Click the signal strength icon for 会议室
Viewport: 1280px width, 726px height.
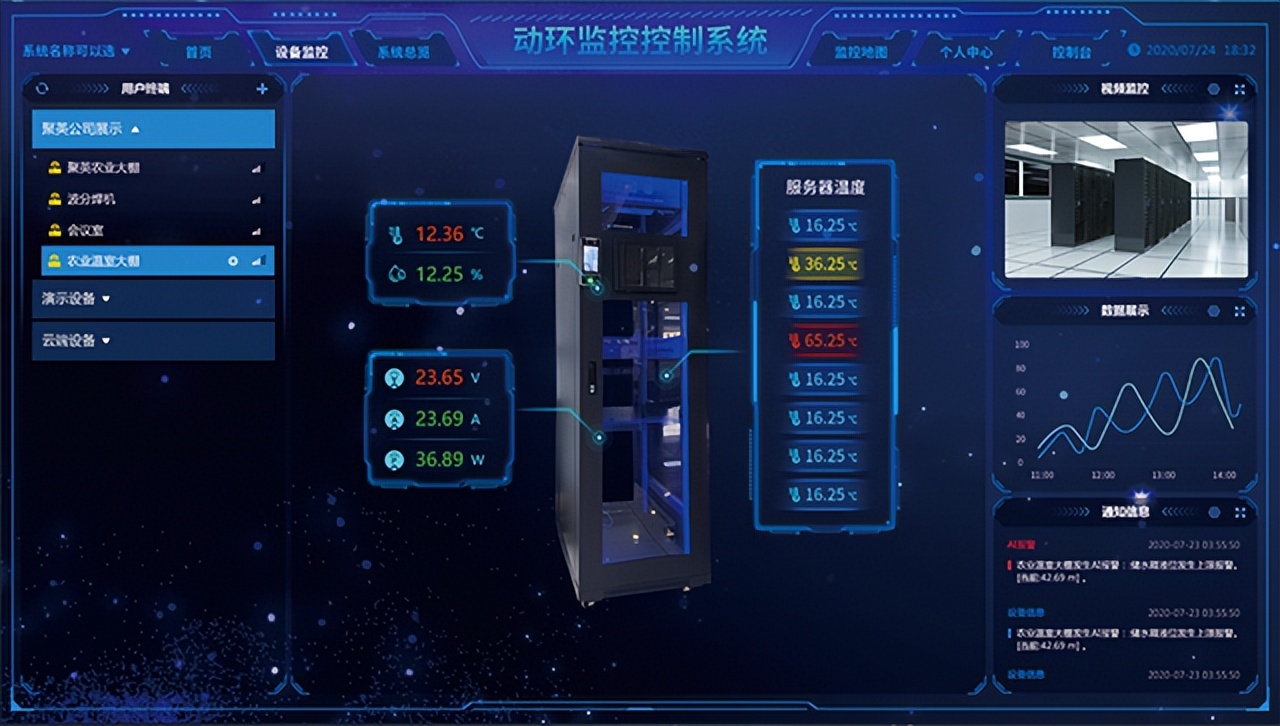[255, 230]
